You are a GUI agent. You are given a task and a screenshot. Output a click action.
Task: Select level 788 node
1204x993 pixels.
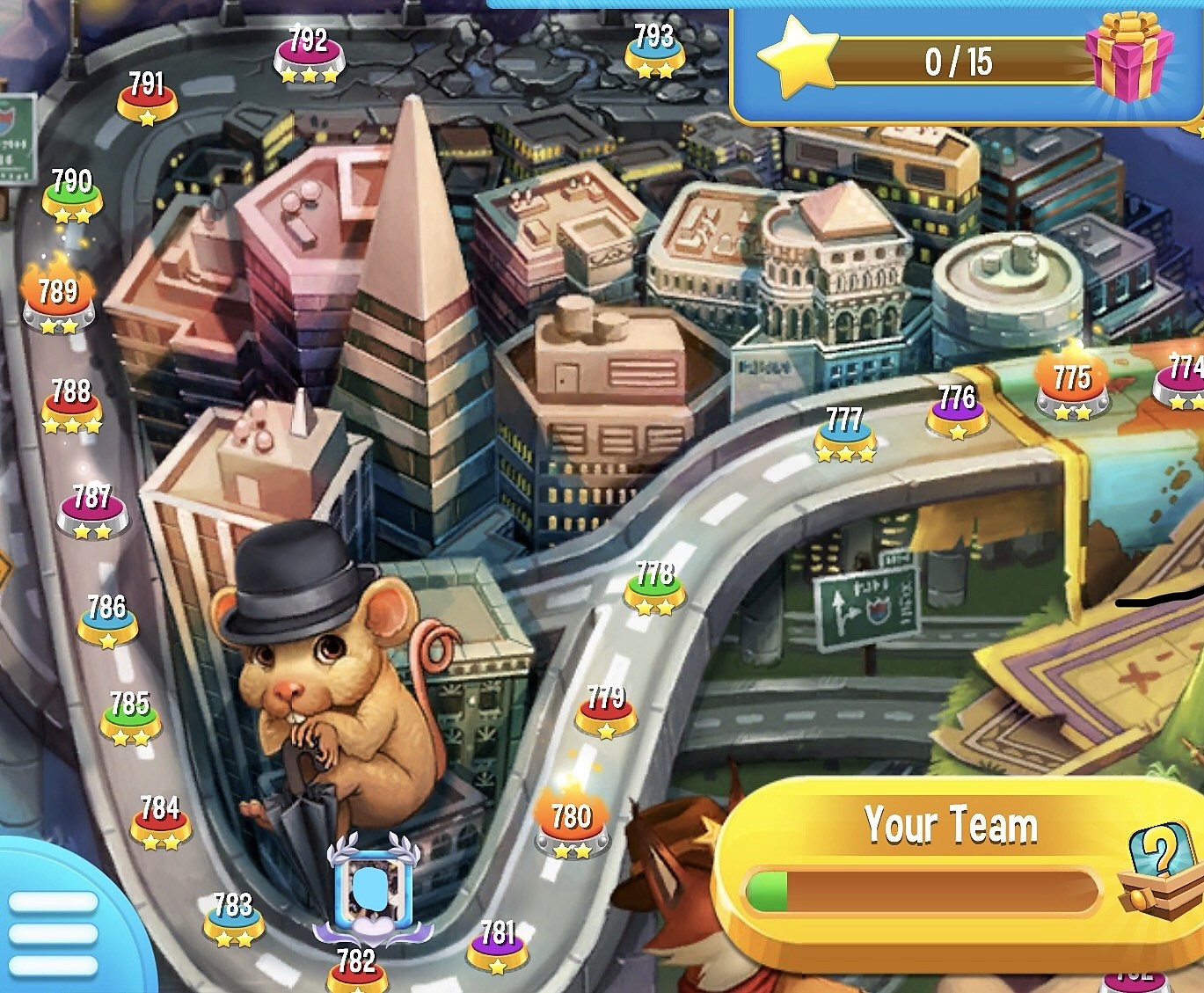(72, 405)
